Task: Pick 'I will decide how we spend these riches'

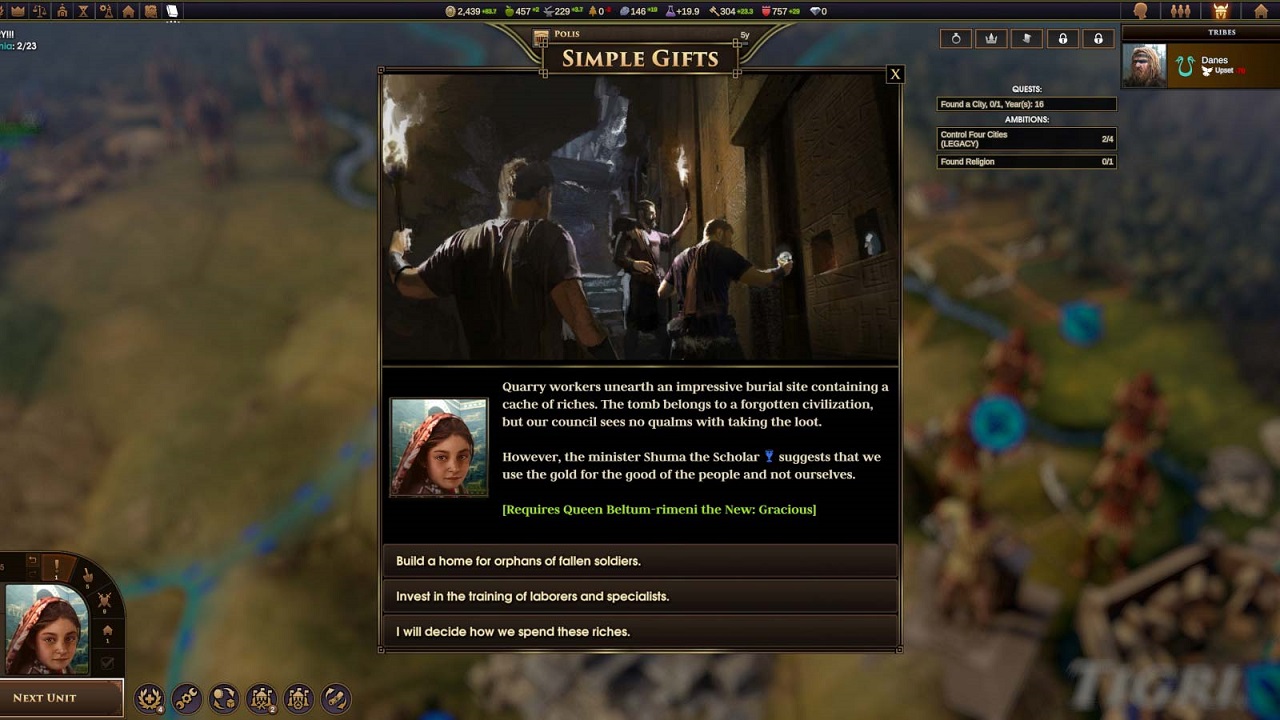Action: point(640,631)
